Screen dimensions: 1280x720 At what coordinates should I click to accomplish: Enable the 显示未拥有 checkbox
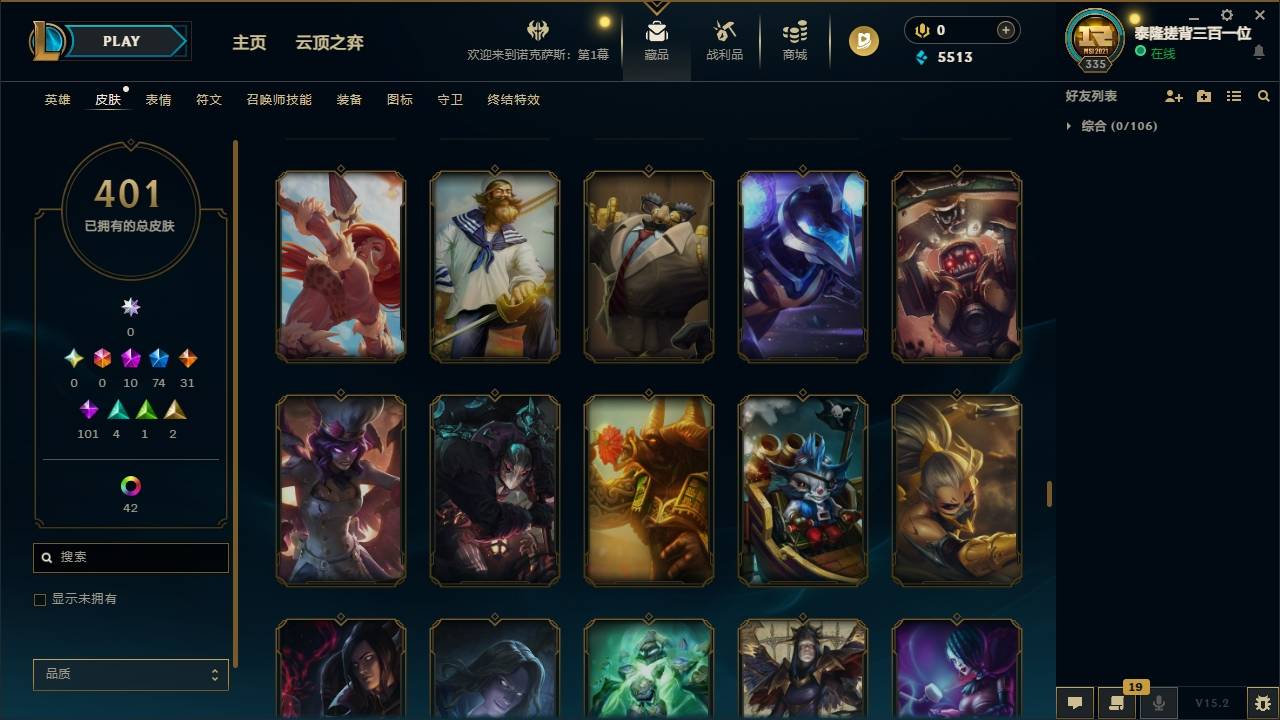click(40, 599)
